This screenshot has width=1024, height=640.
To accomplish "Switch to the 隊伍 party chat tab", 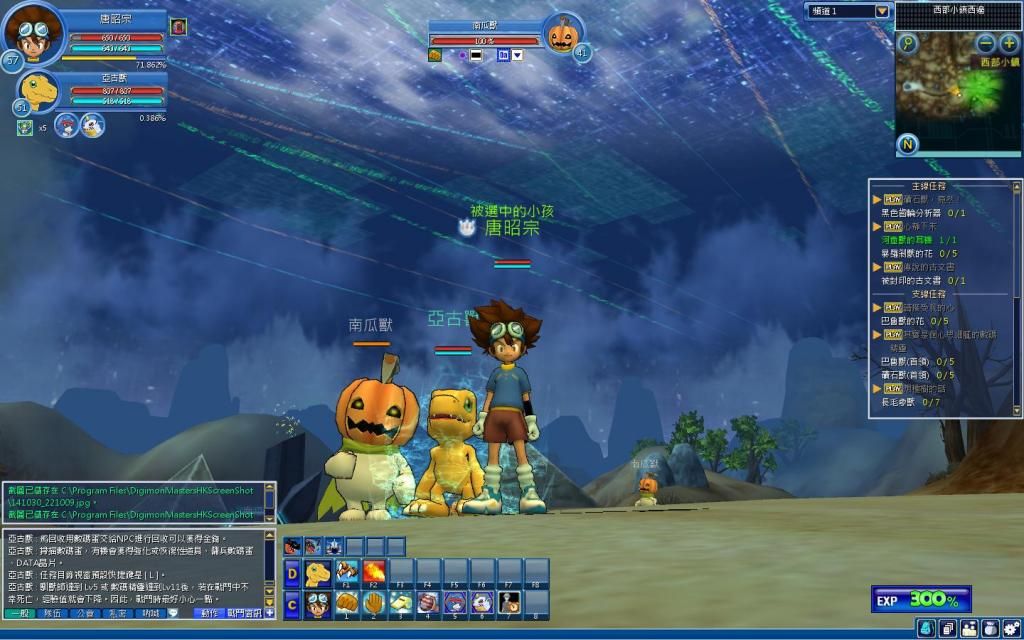I will [x=54, y=613].
